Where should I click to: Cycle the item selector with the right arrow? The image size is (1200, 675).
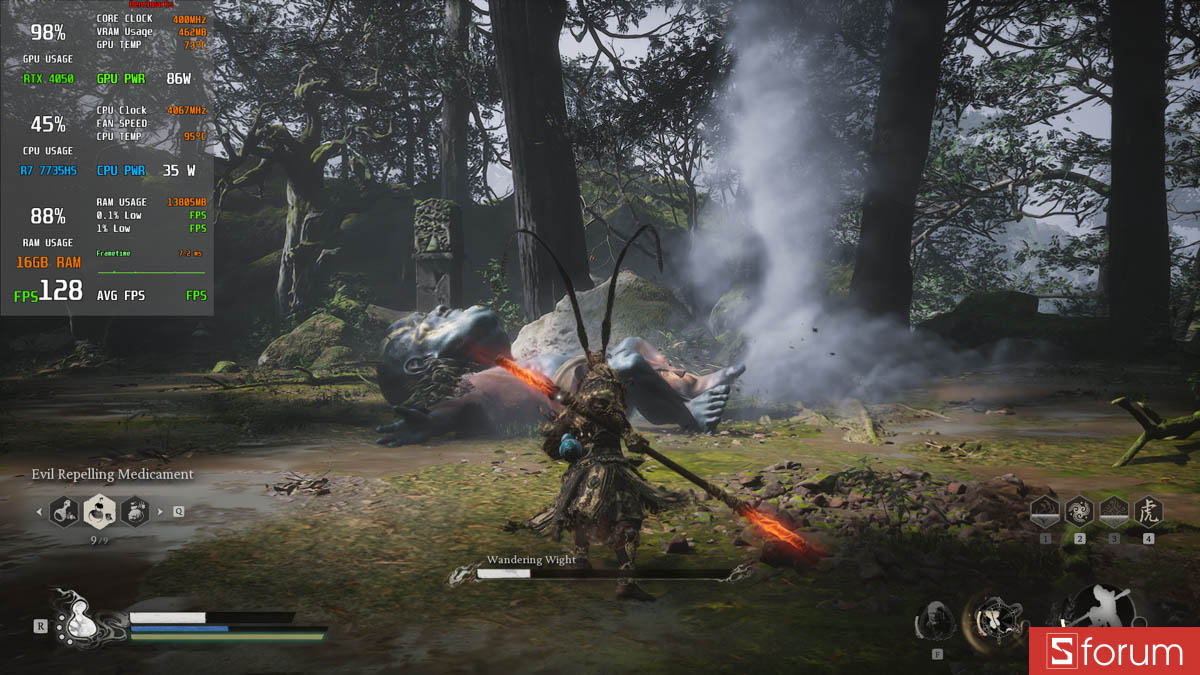point(160,513)
